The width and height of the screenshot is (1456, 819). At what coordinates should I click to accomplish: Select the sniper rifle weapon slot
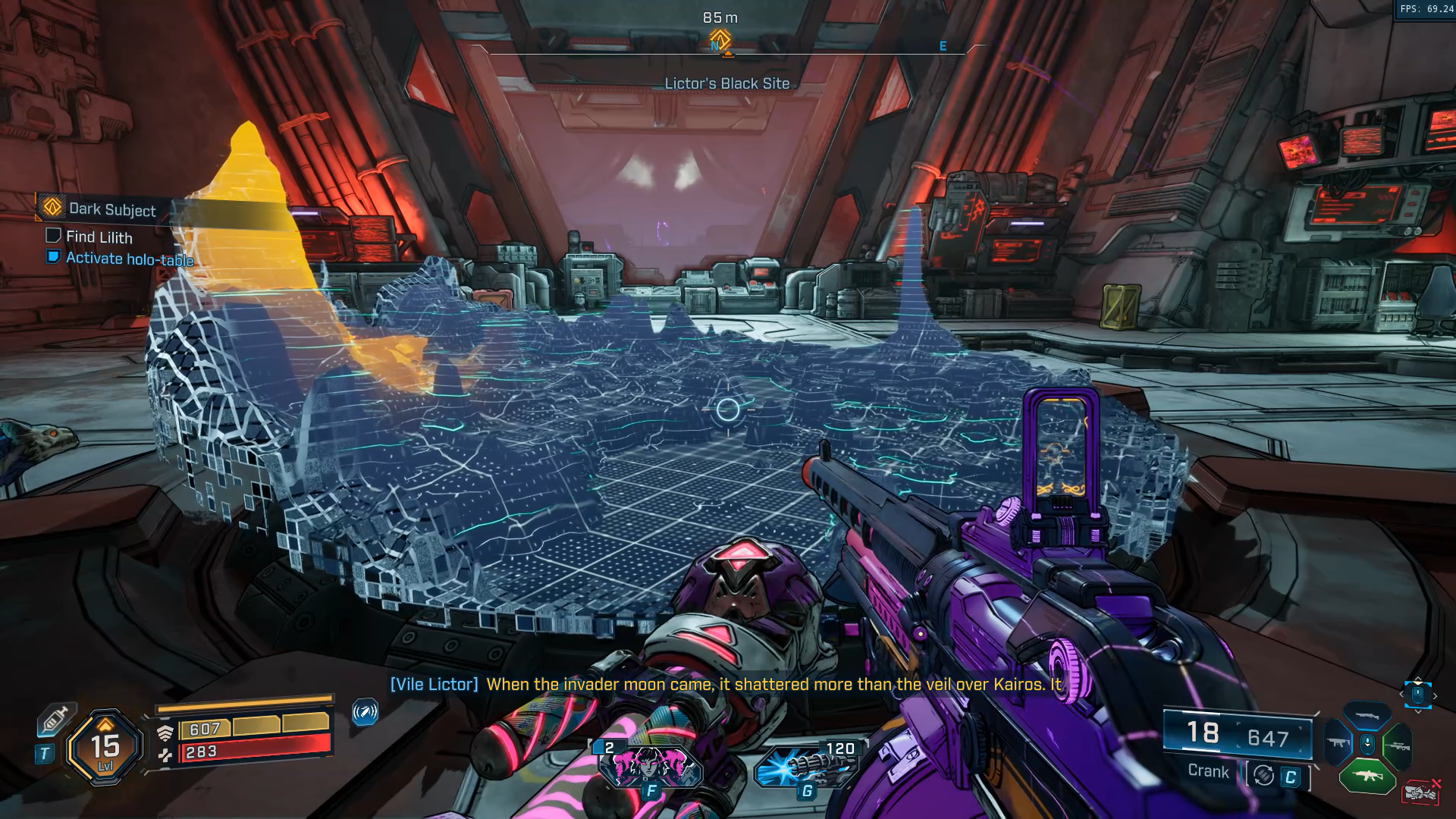coord(1397,745)
